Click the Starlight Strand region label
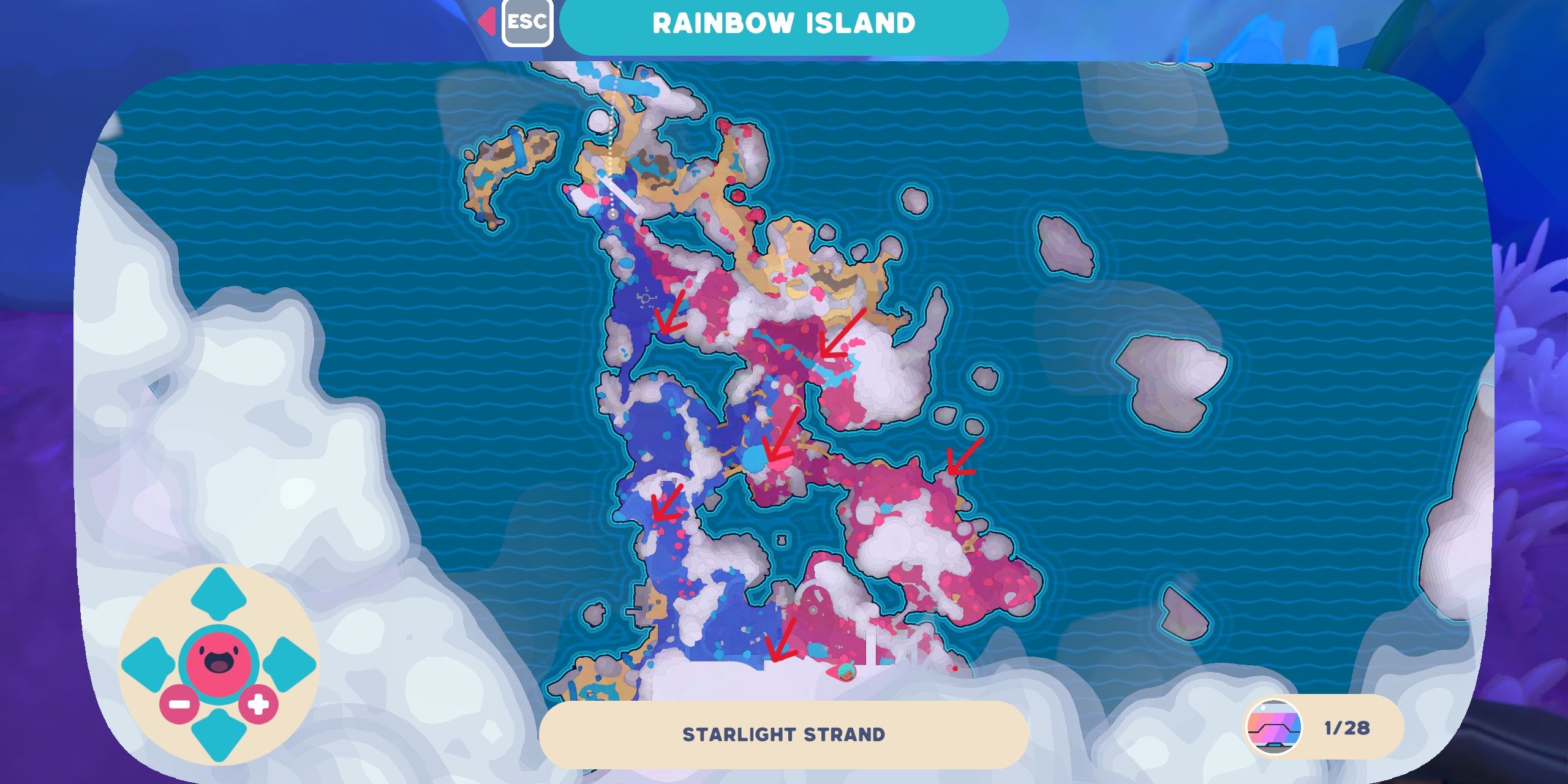 click(x=784, y=734)
